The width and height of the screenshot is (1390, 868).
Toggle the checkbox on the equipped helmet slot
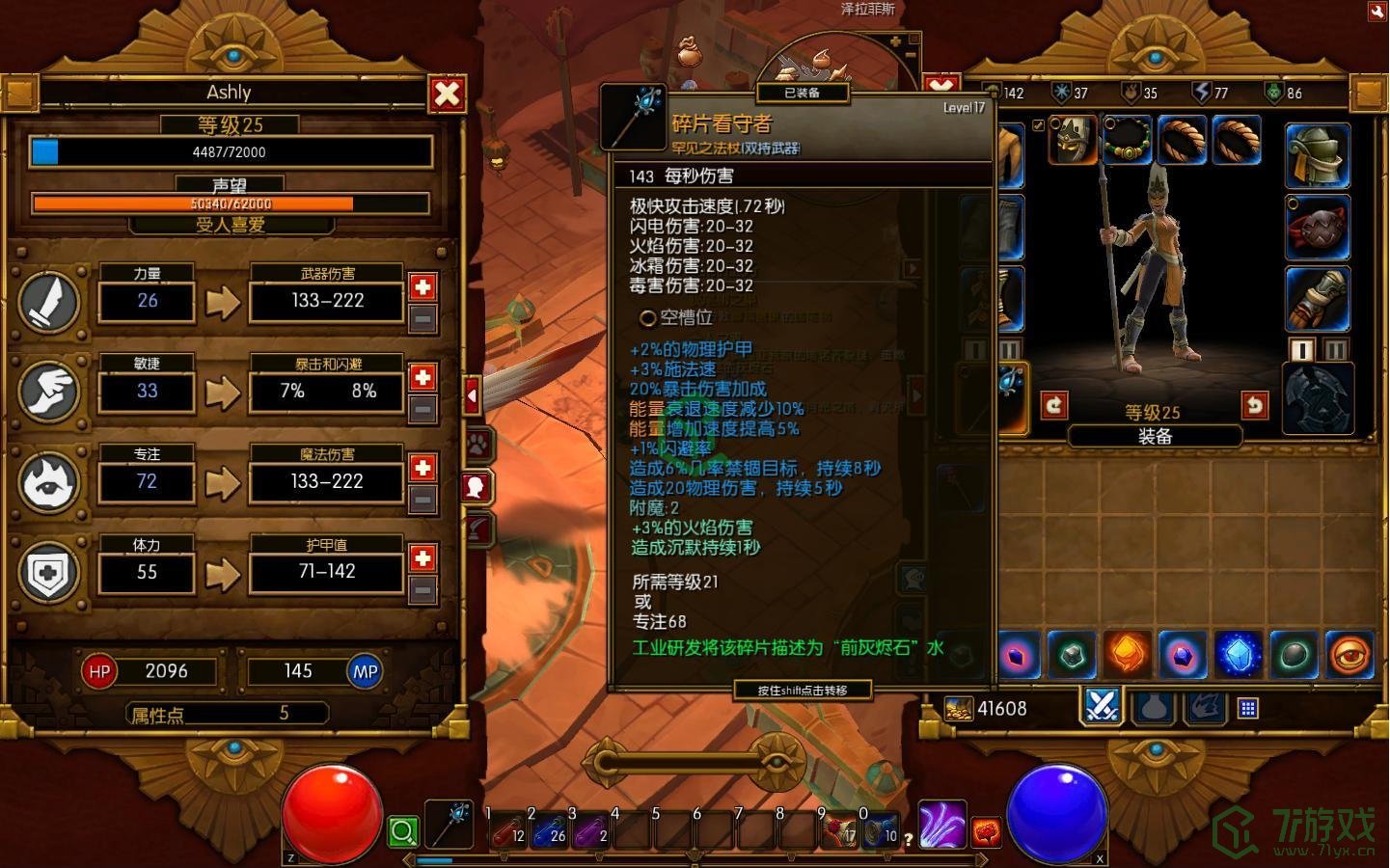[x=1040, y=123]
